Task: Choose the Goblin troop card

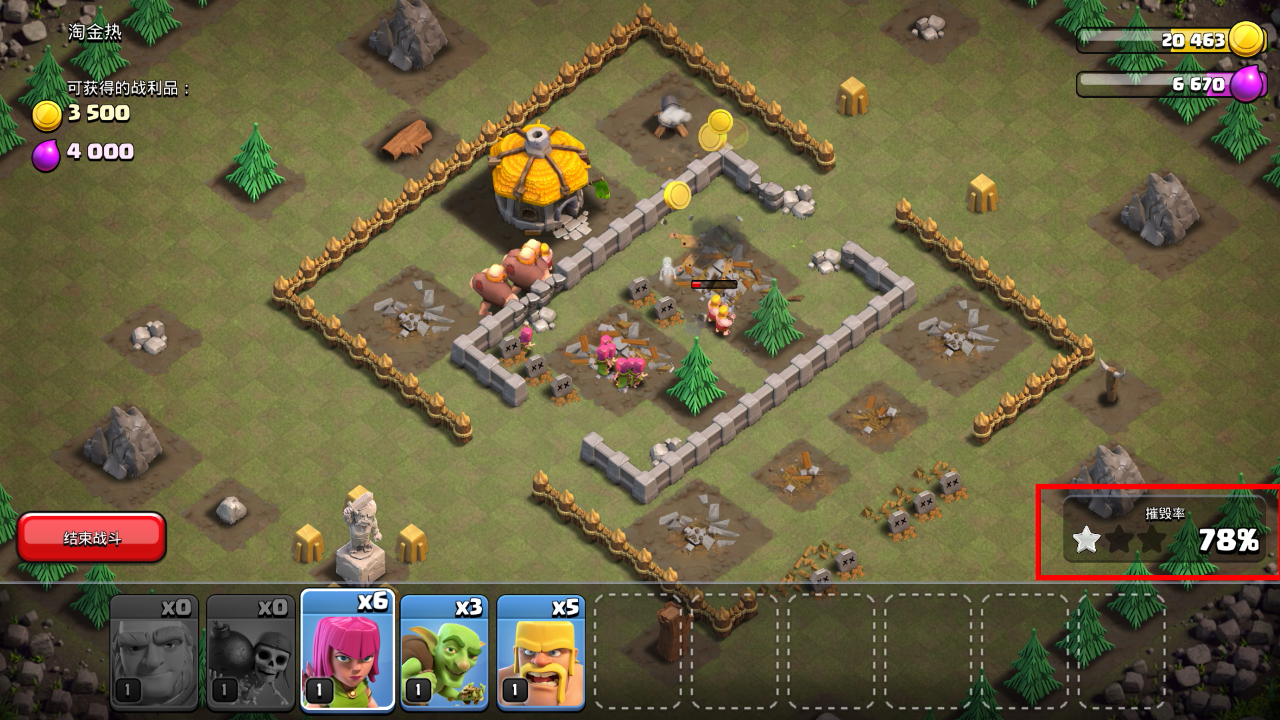Action: 444,652
